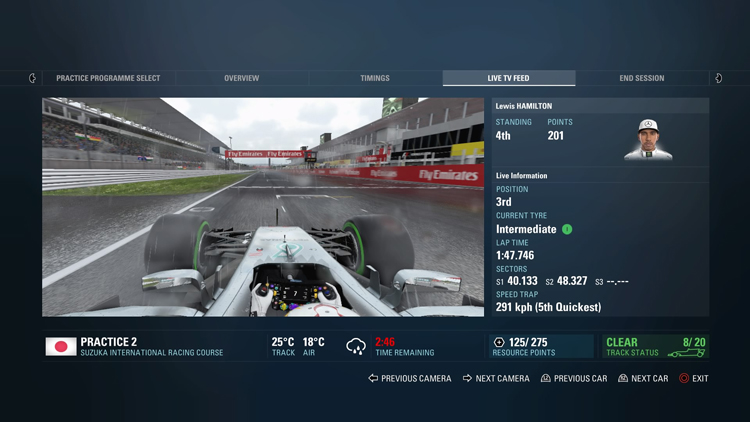The image size is (750, 422).
Task: View the previous car
Action: (x=574, y=379)
